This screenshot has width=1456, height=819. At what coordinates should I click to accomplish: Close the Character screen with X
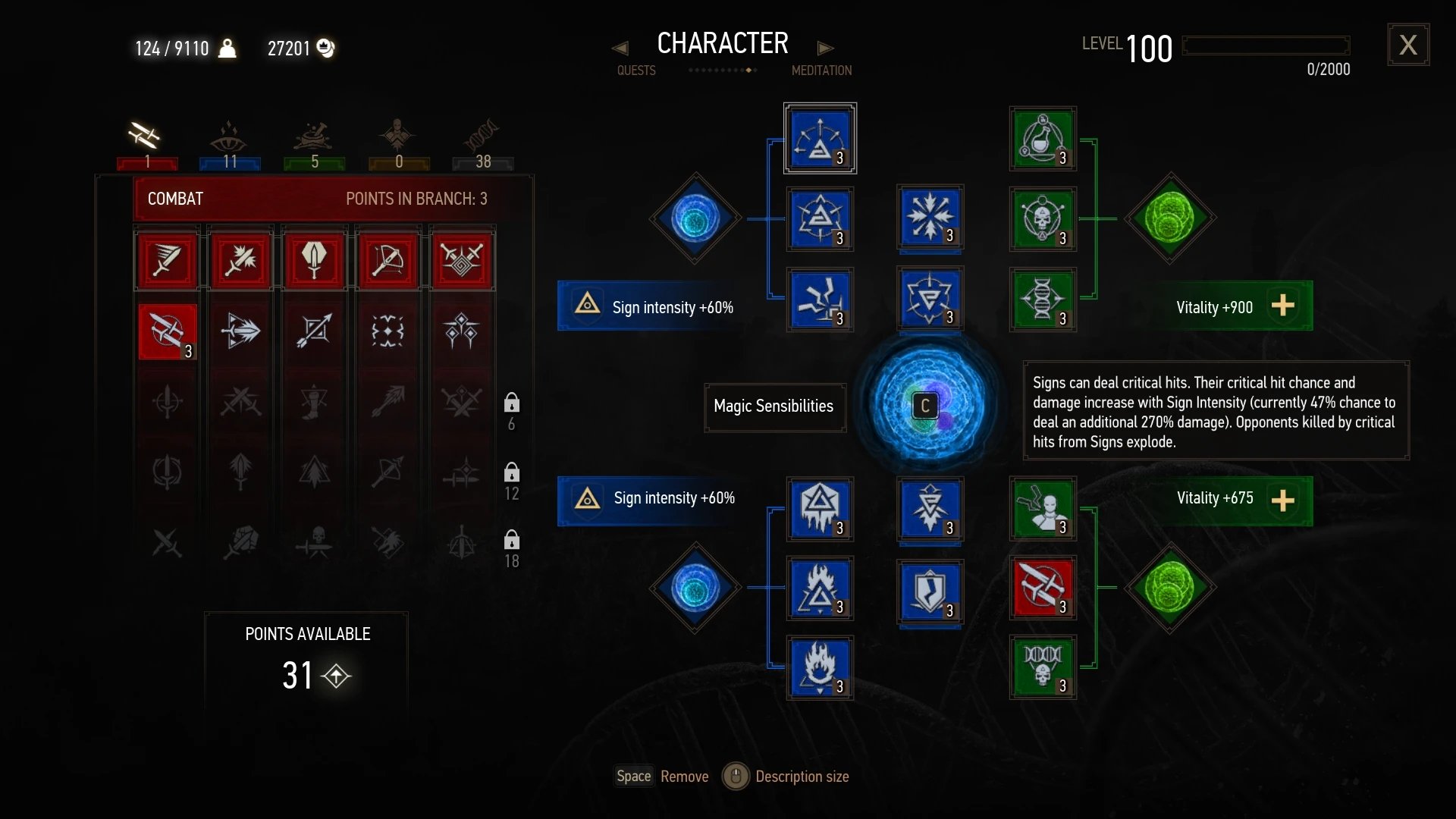click(1408, 45)
